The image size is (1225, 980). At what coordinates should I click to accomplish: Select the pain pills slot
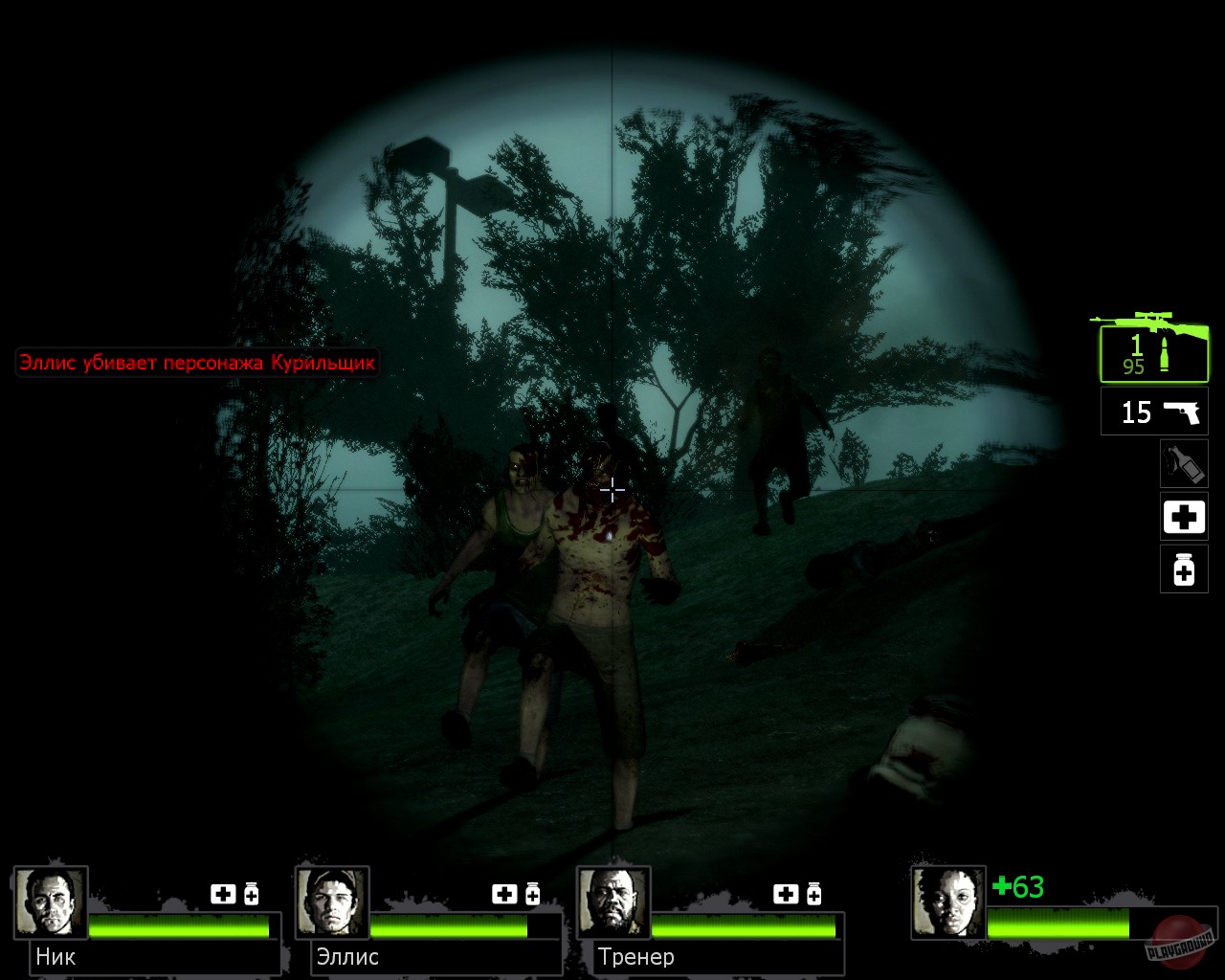1184,570
